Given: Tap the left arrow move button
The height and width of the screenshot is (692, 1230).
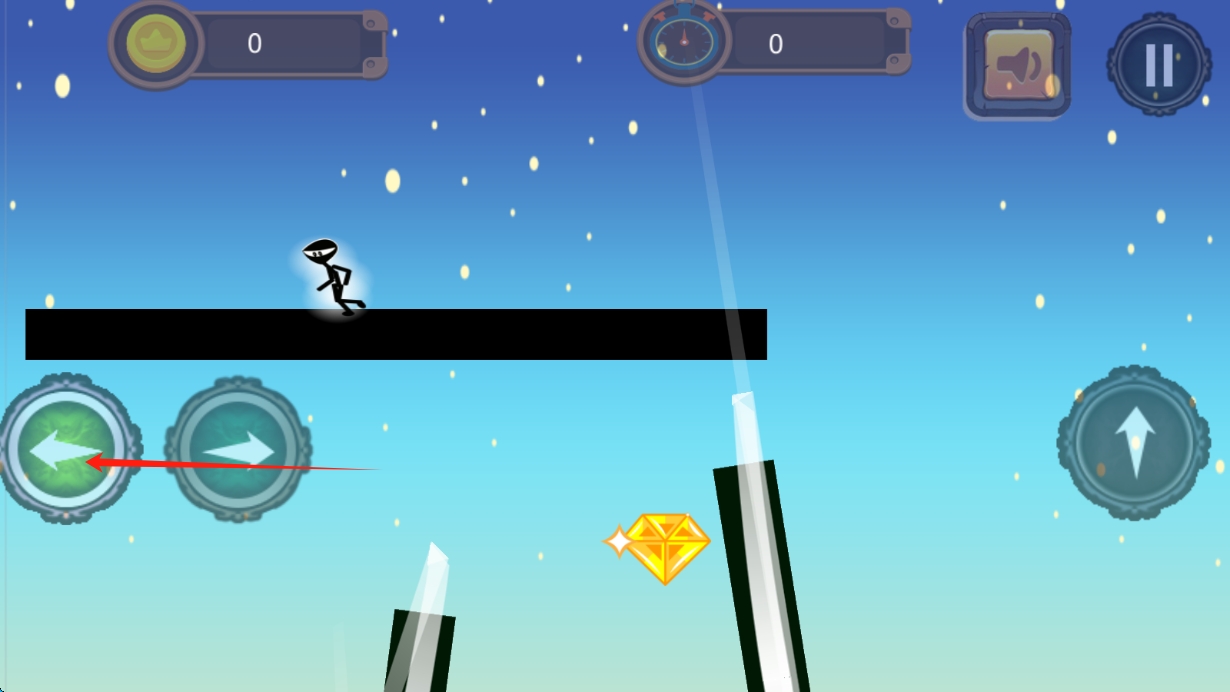Looking at the screenshot, I should [66, 449].
